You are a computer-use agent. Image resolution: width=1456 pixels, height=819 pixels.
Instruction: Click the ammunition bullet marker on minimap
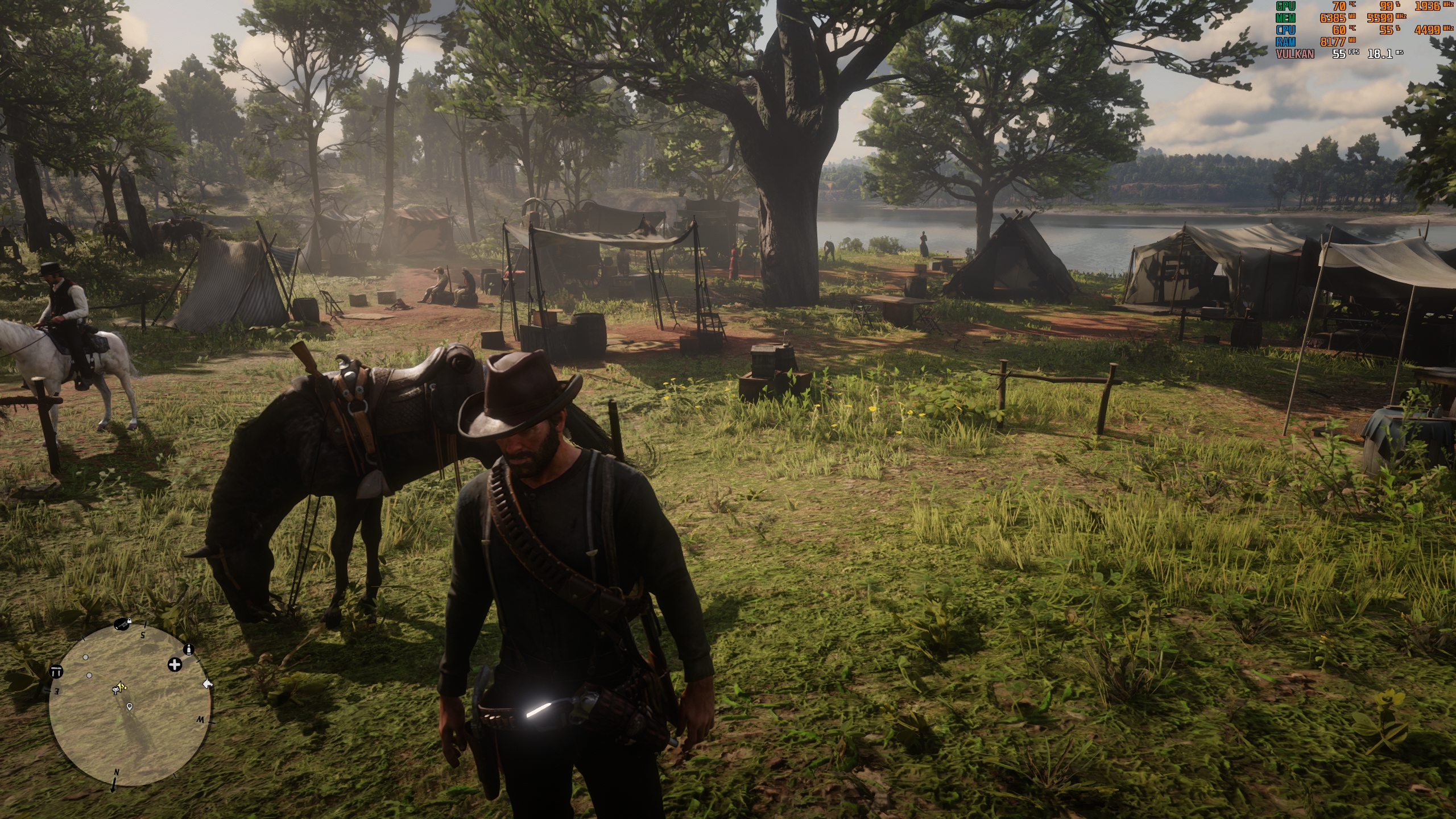coord(189,650)
